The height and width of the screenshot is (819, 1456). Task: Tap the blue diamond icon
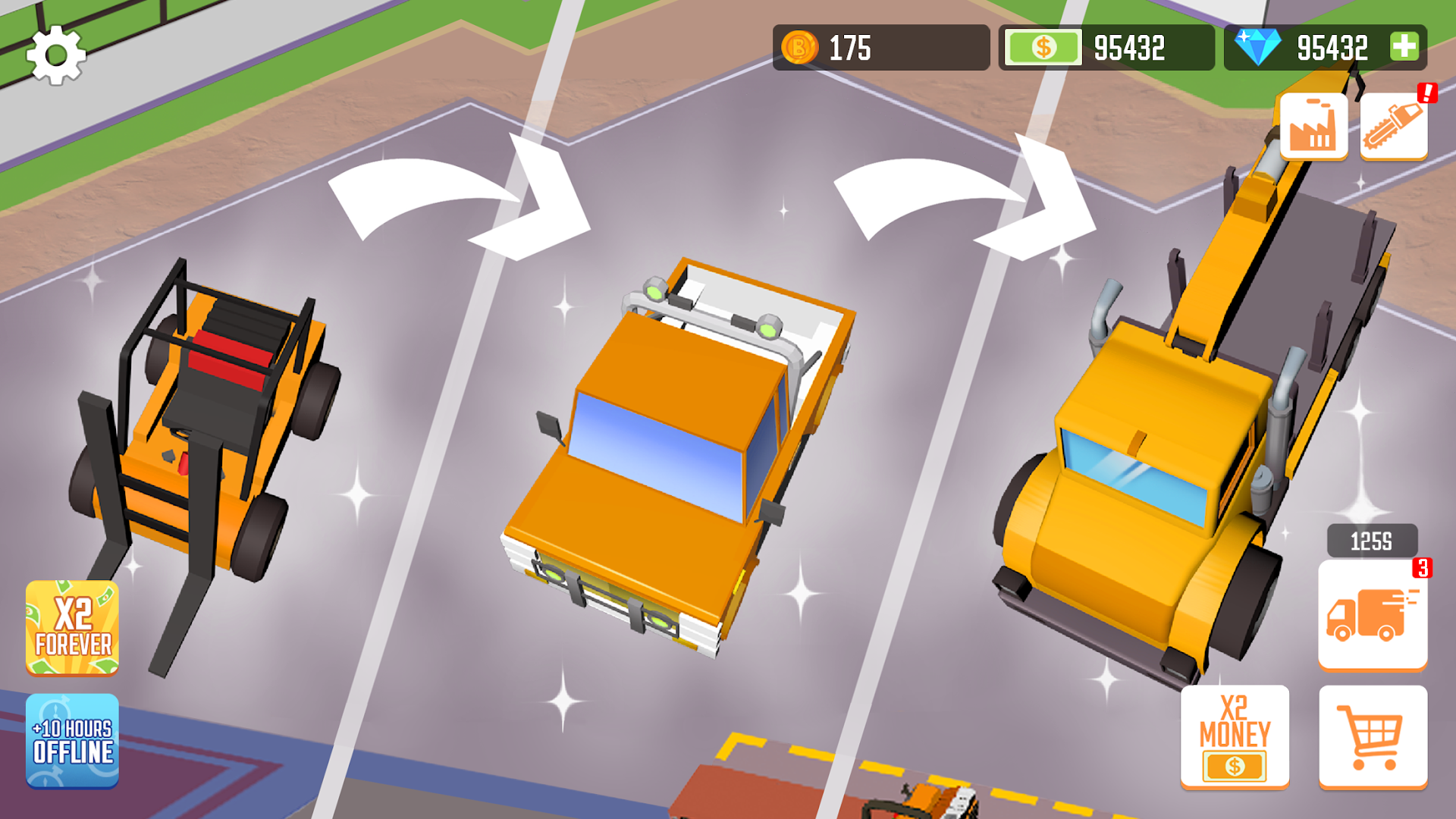[1260, 48]
